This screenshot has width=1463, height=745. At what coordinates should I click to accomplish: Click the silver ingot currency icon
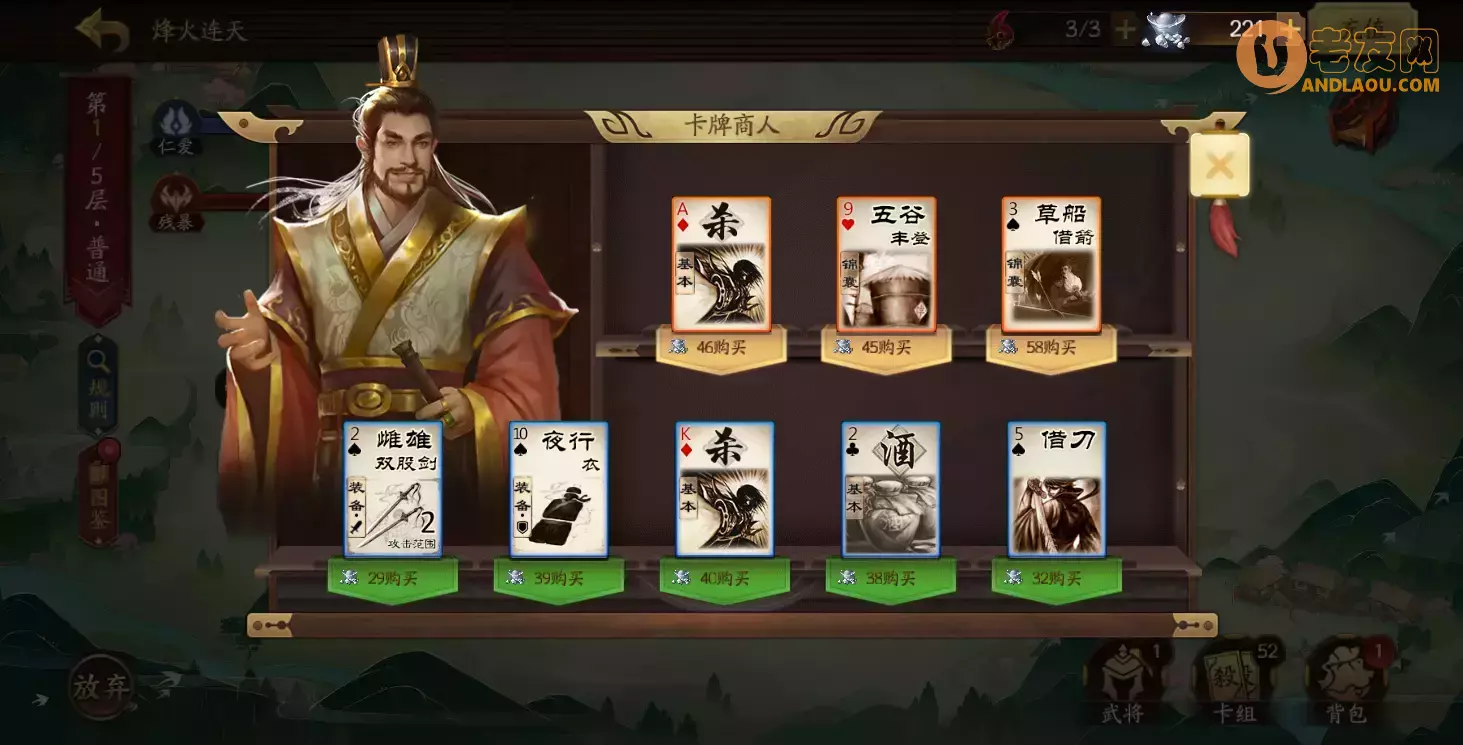tap(1164, 30)
